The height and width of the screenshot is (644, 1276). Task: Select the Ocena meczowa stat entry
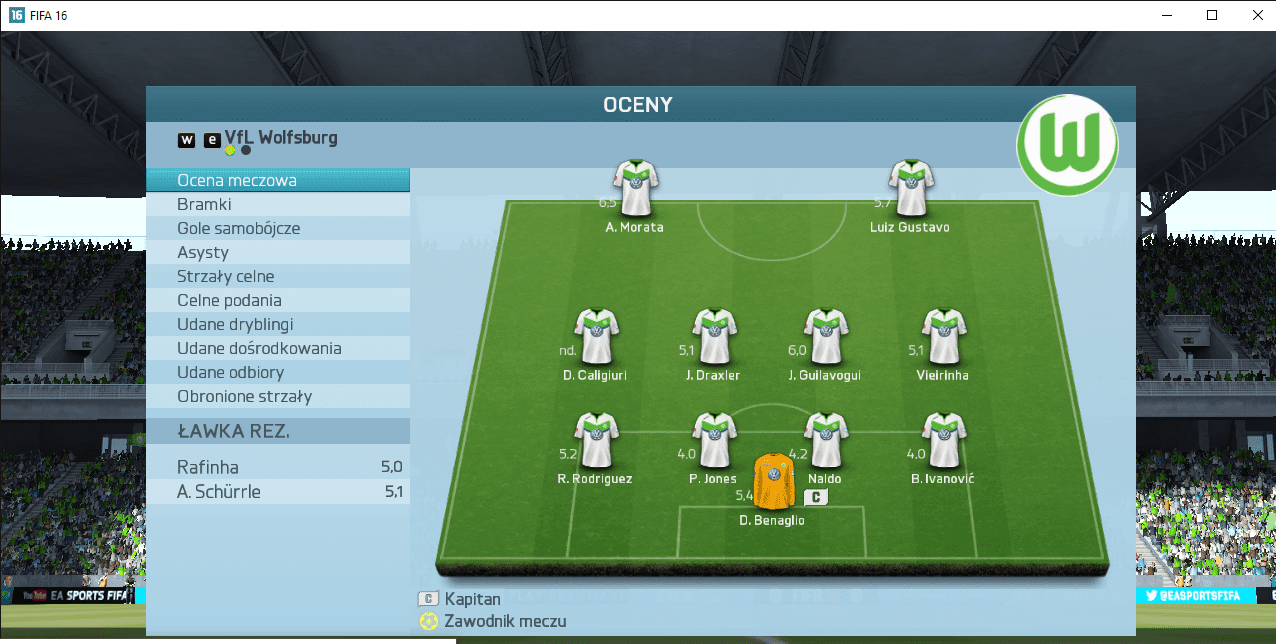(278, 181)
